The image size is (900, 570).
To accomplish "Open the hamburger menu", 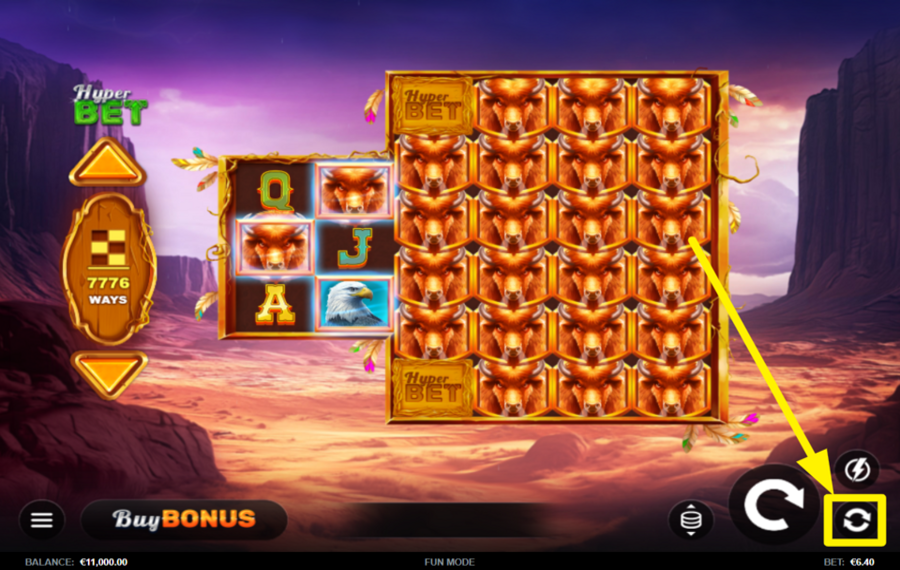I will click(41, 520).
